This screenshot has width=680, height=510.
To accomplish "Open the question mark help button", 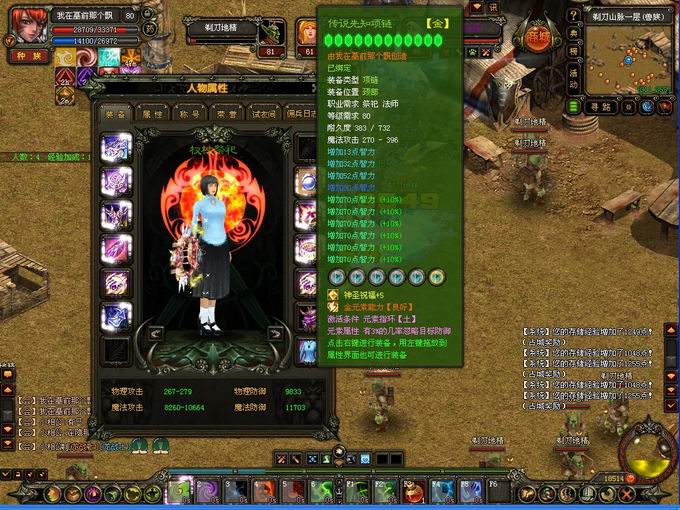I will coord(574,15).
